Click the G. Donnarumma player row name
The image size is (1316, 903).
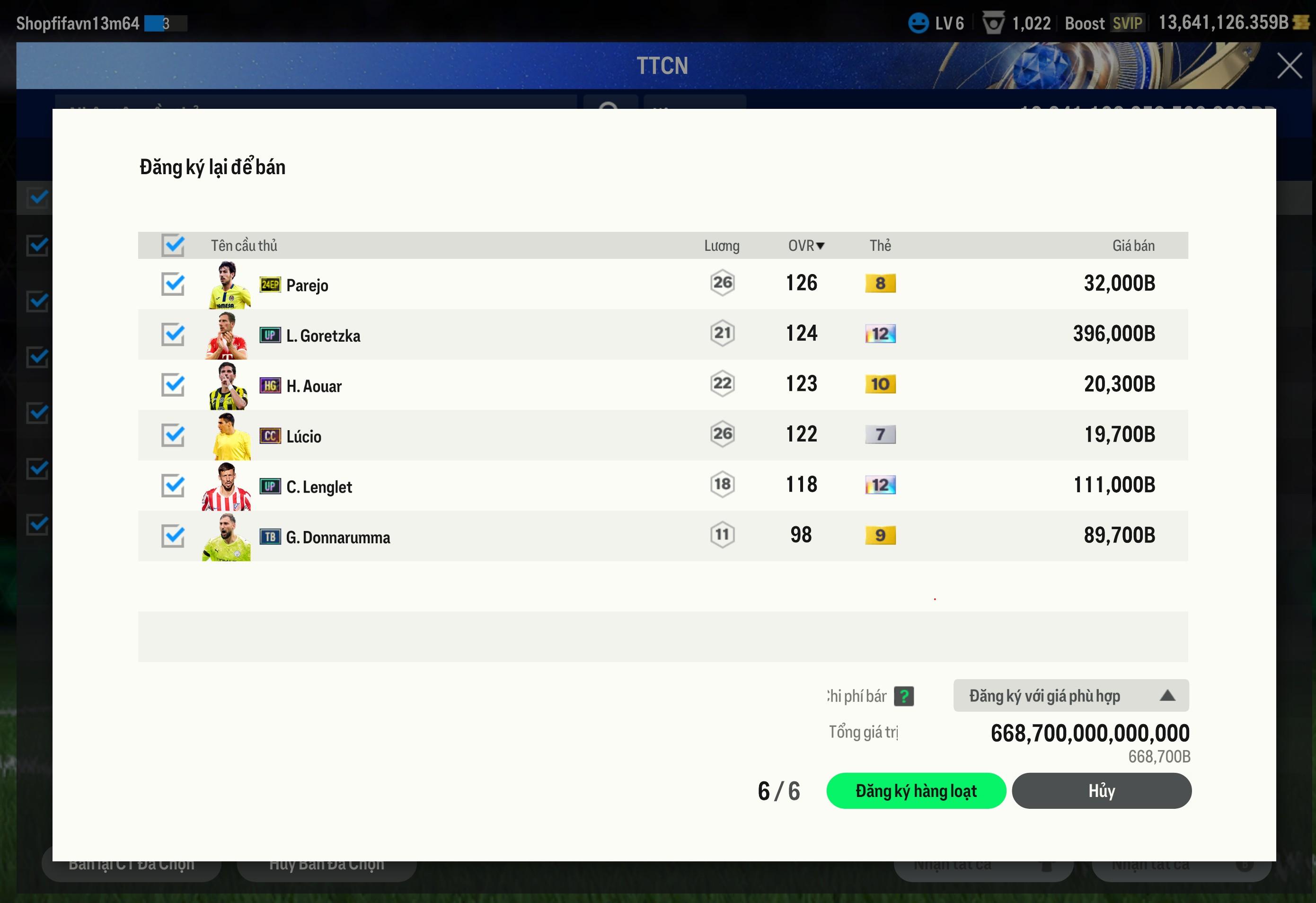337,537
